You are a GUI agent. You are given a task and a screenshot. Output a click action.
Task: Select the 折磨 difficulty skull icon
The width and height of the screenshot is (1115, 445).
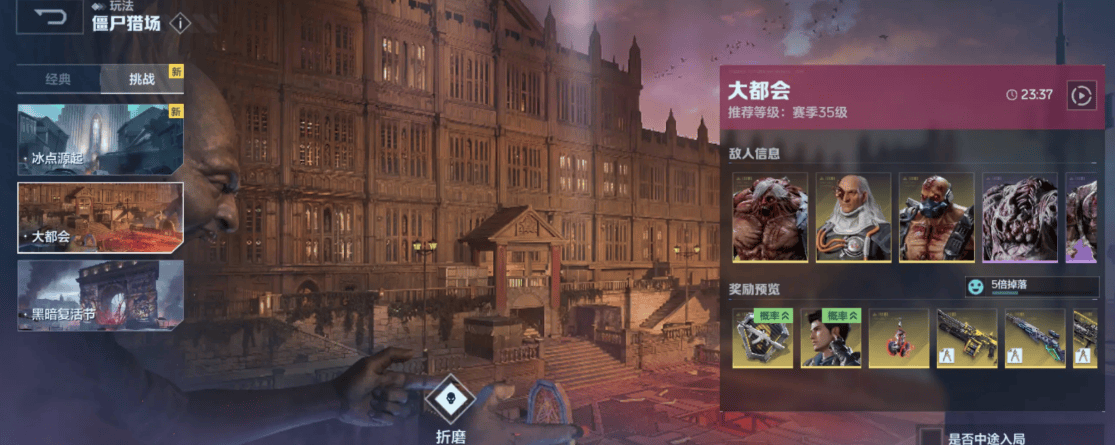pyautogui.click(x=450, y=400)
